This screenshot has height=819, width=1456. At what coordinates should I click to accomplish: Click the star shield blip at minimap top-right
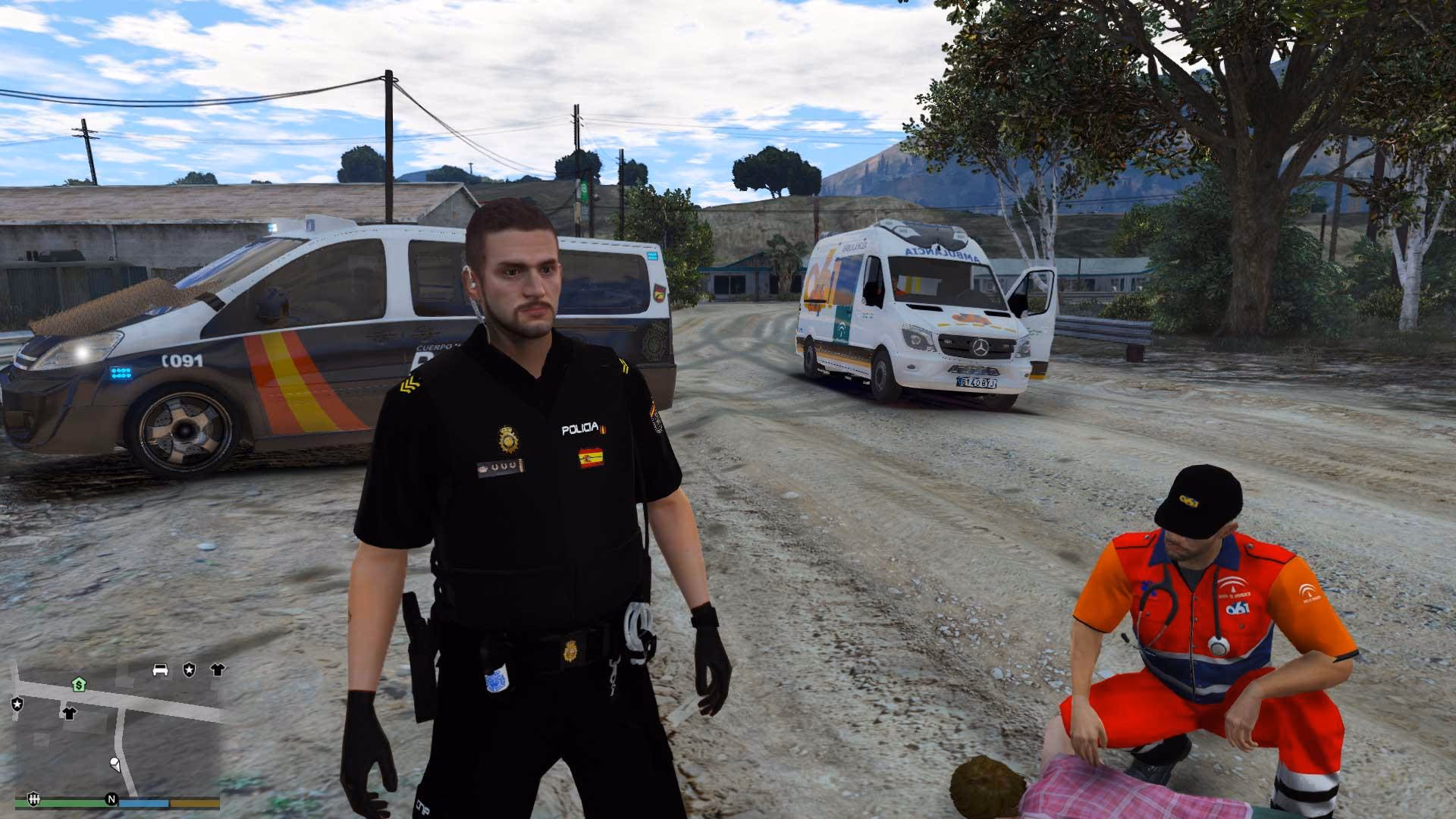pyautogui.click(x=189, y=670)
